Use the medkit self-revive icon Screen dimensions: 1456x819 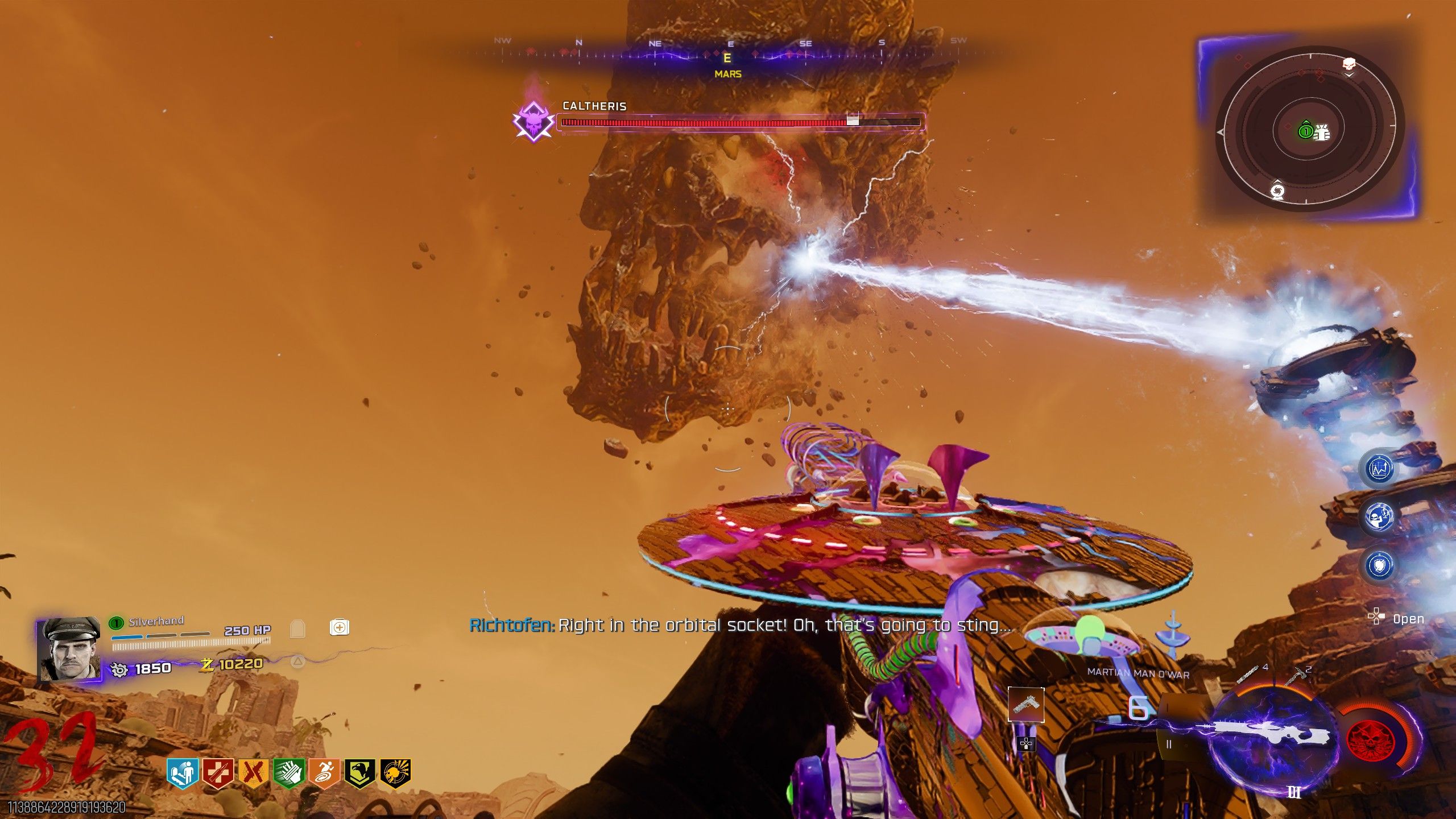click(340, 627)
